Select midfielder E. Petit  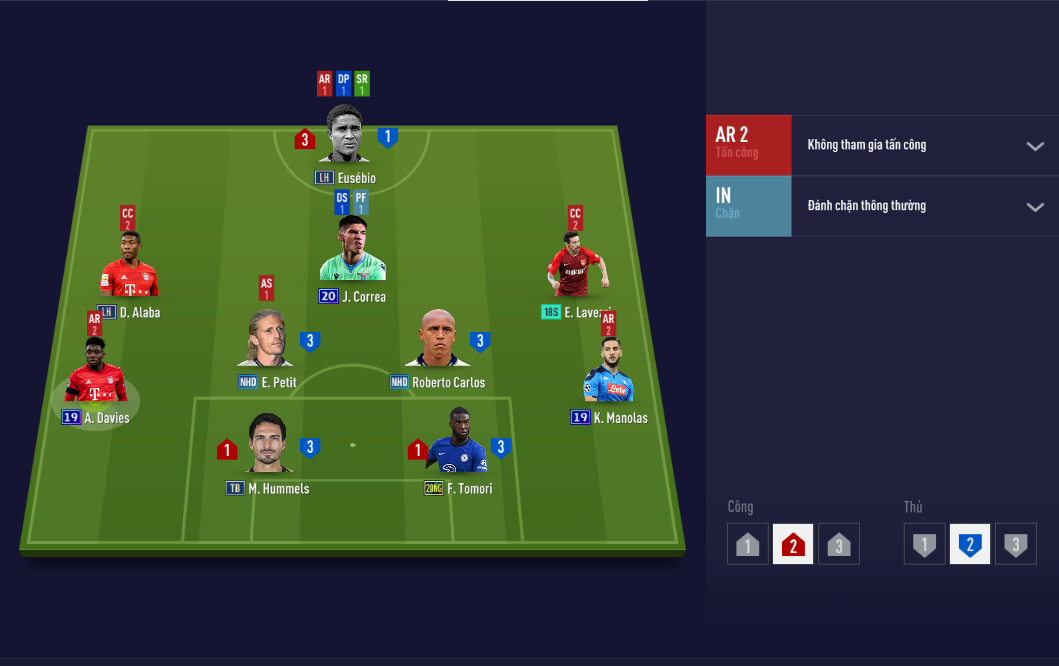267,340
